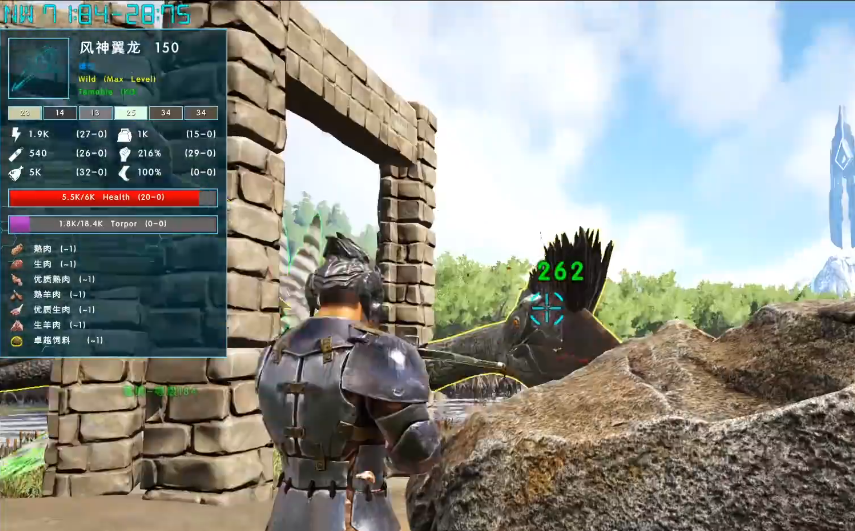Choose the 生肉 food entry
The image size is (855, 531).
43,264
